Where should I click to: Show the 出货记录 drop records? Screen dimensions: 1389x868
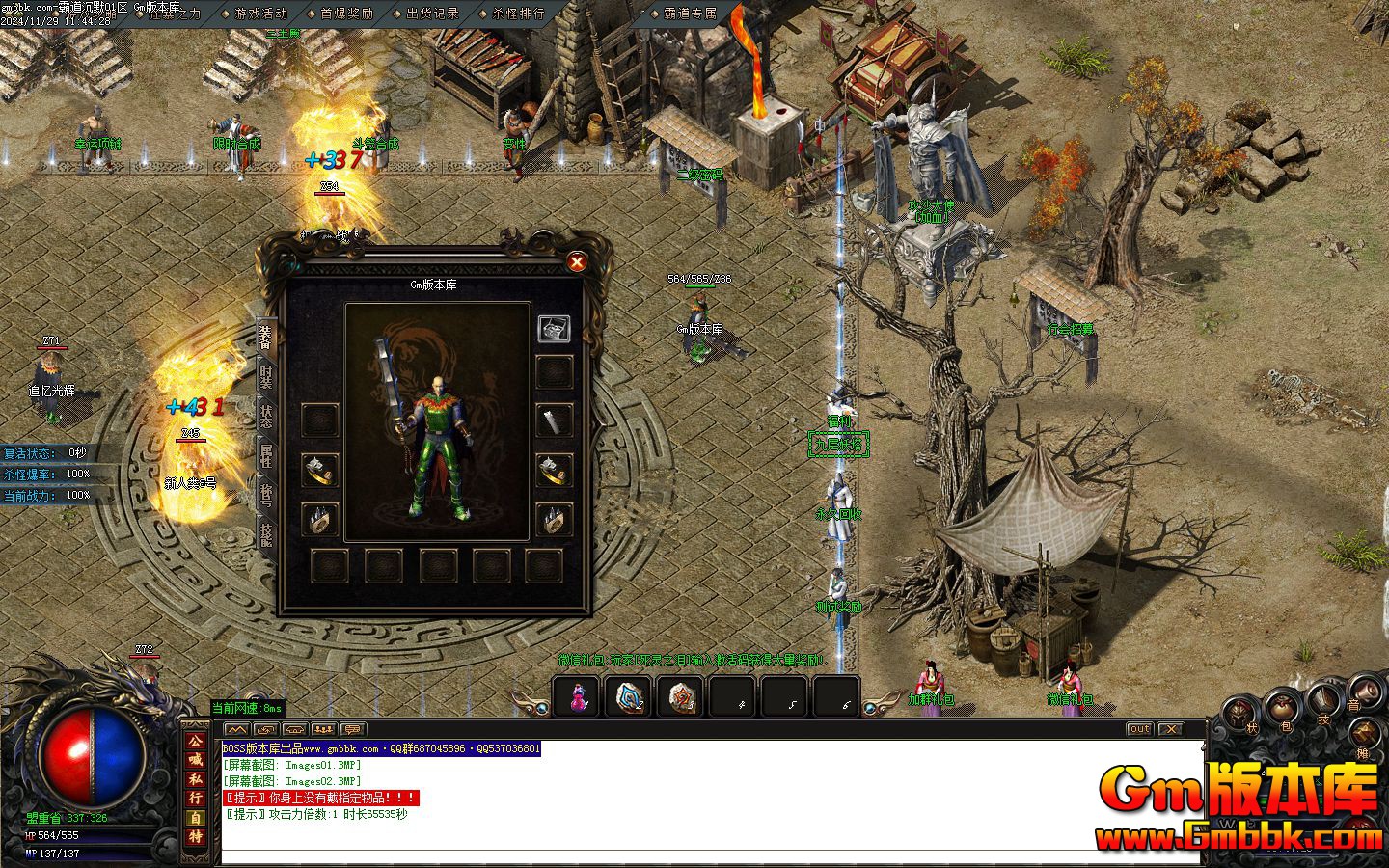(x=432, y=14)
